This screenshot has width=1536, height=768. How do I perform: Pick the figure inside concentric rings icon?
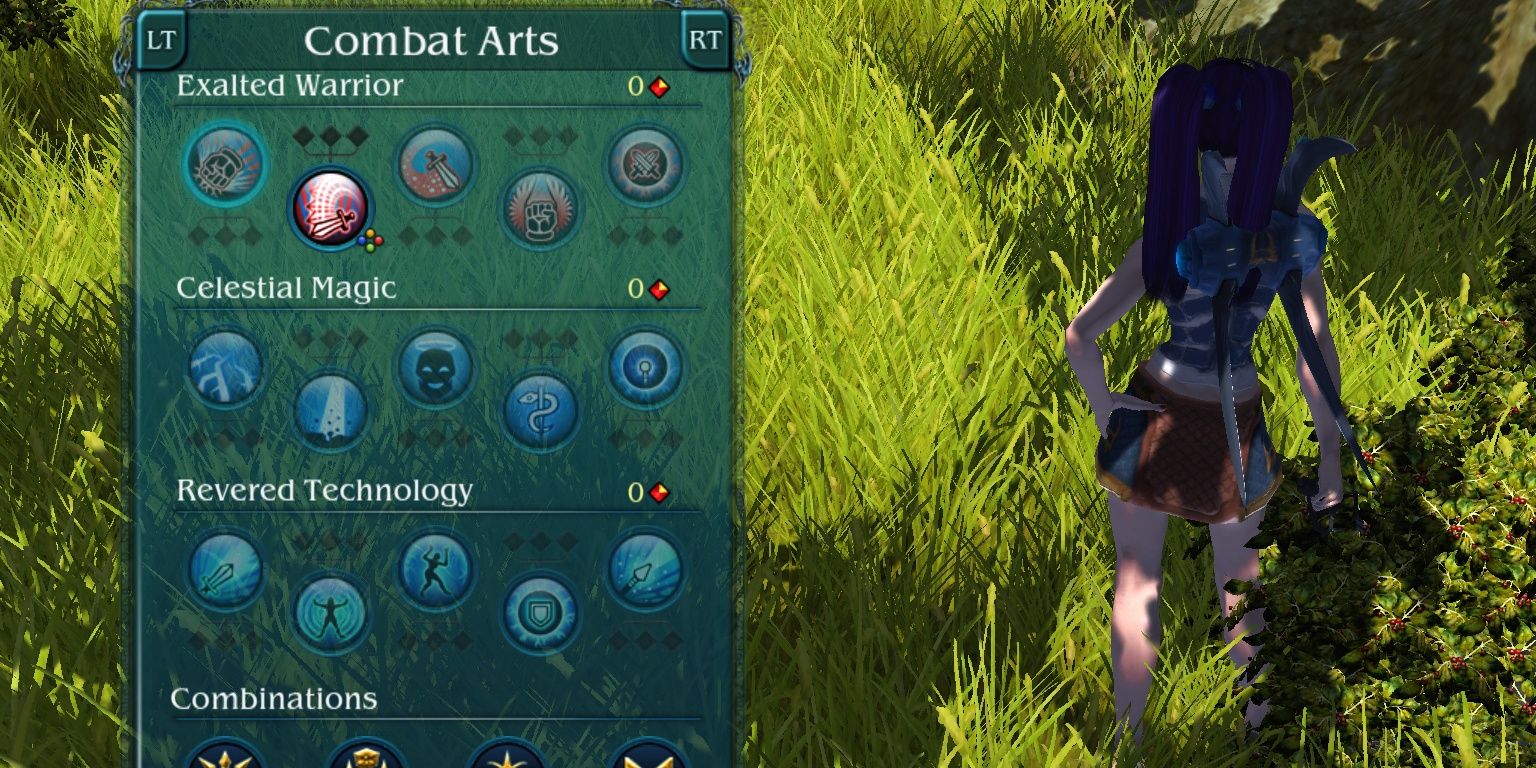[331, 613]
